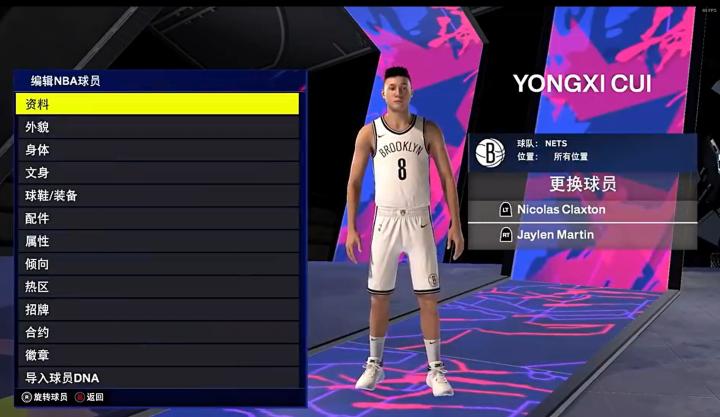Select the 热区 hot zones entry
The width and height of the screenshot is (720, 417).
(x=157, y=287)
